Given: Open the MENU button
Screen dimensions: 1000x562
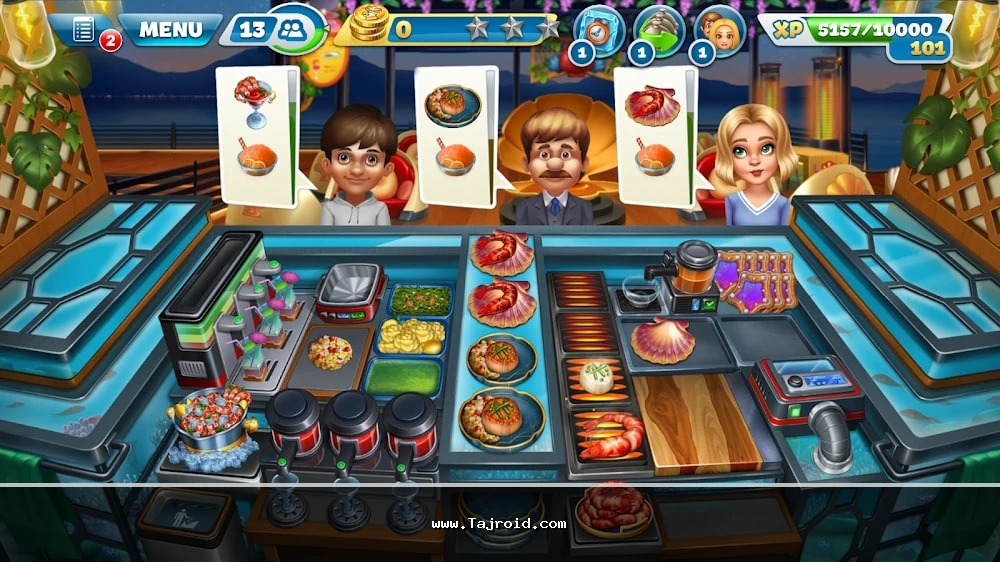Looking at the screenshot, I should [170, 29].
